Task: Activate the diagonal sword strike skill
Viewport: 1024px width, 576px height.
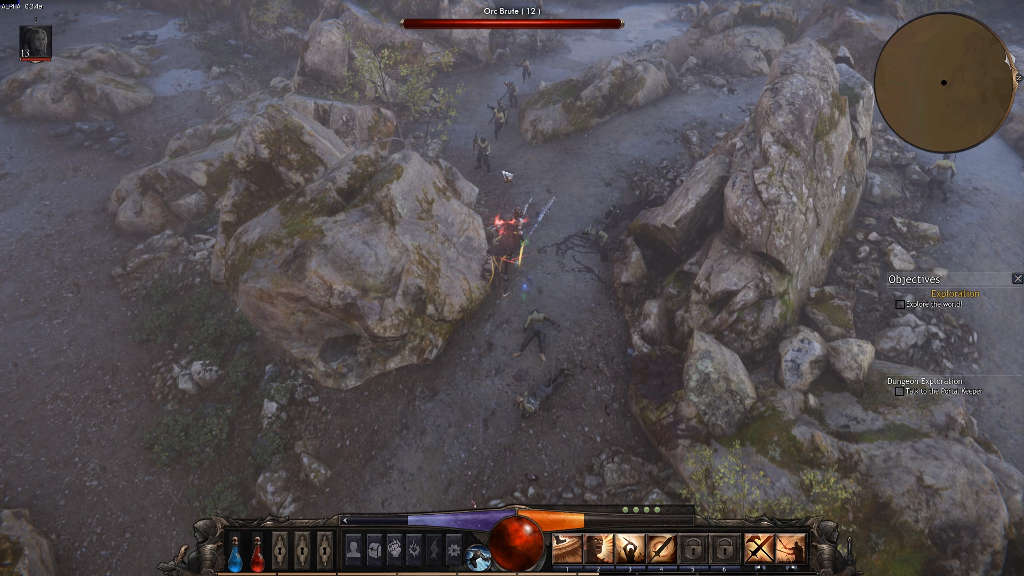Action: point(661,548)
